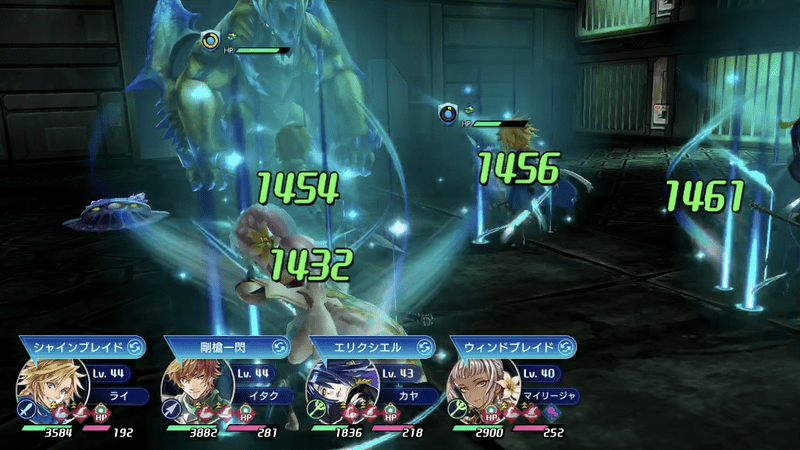Click イタク's spear weapon icon
This screenshot has height=450, width=800.
tap(170, 410)
